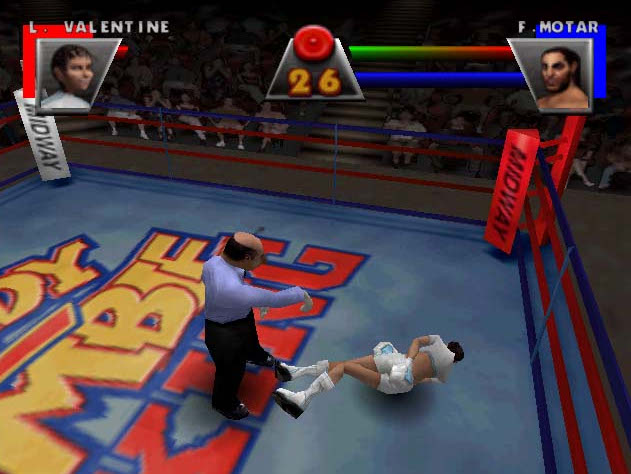Select F. Motar's fighter portrait
Viewport: 631px width, 474px height.
tap(558, 75)
